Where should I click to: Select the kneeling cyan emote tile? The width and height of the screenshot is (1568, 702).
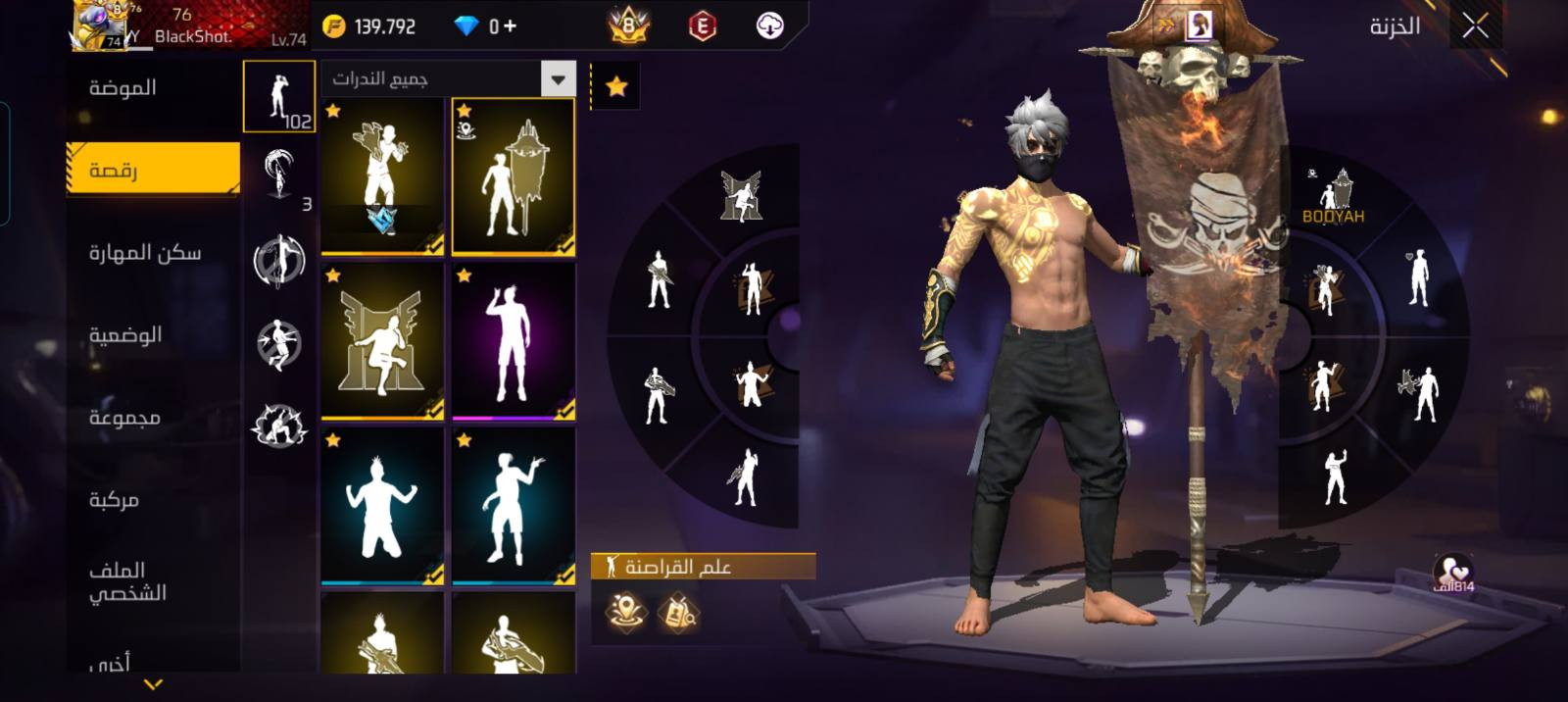(x=382, y=507)
